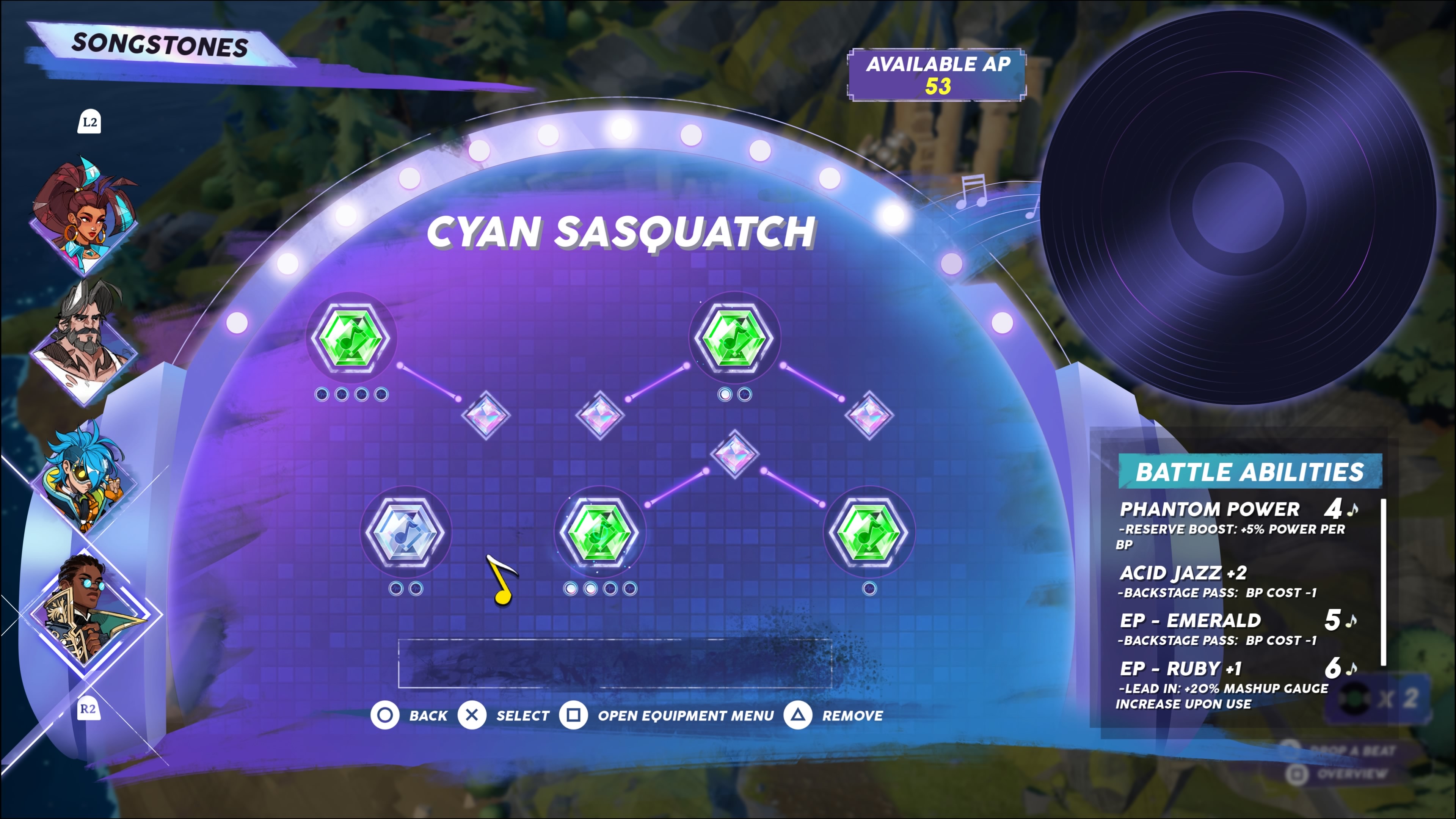This screenshot has width=1456, height=819.
Task: Choose the green songstone with two filled dots
Action: 600,532
